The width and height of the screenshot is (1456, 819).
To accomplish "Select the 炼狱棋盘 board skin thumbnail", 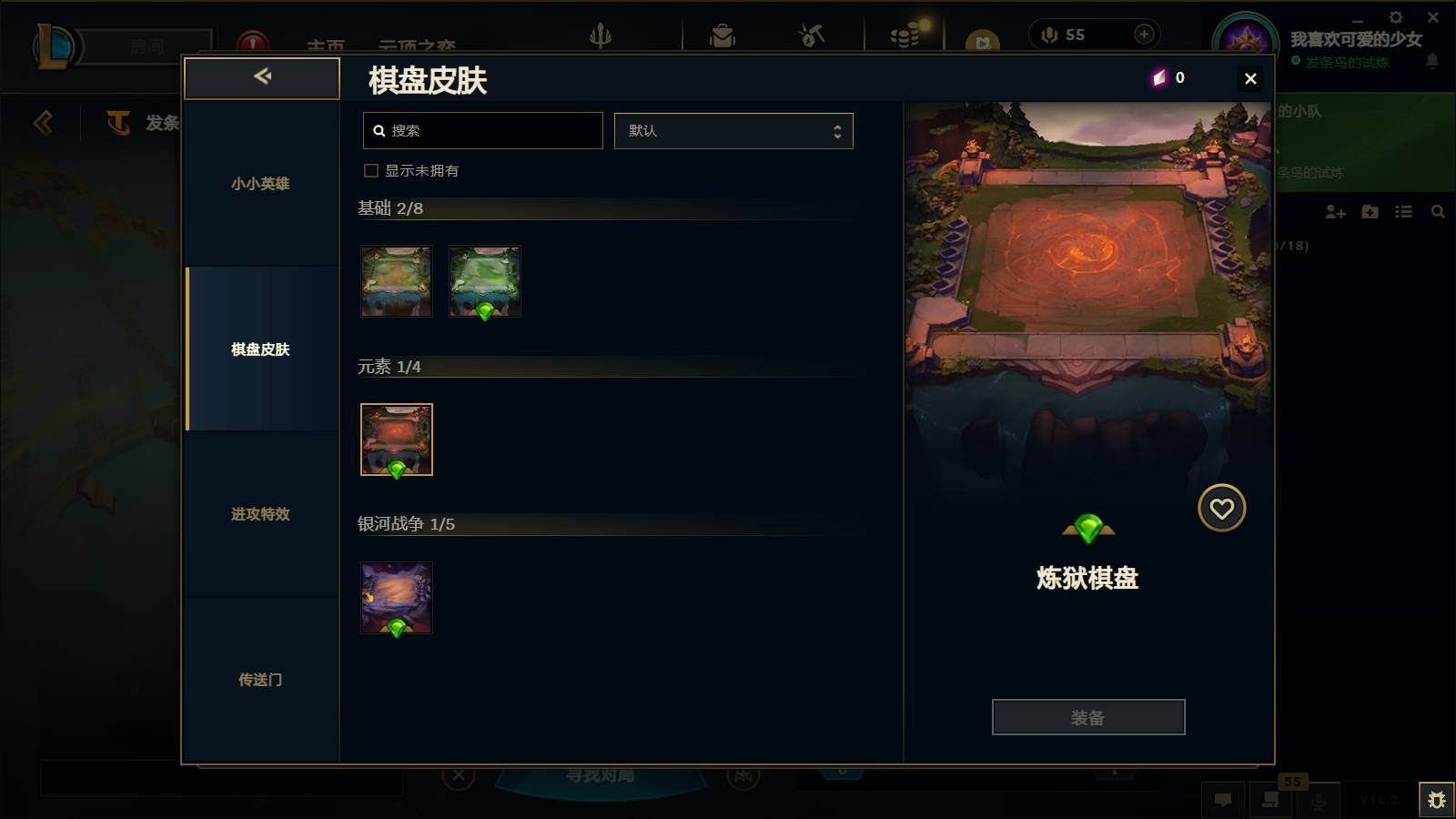I will tap(396, 440).
